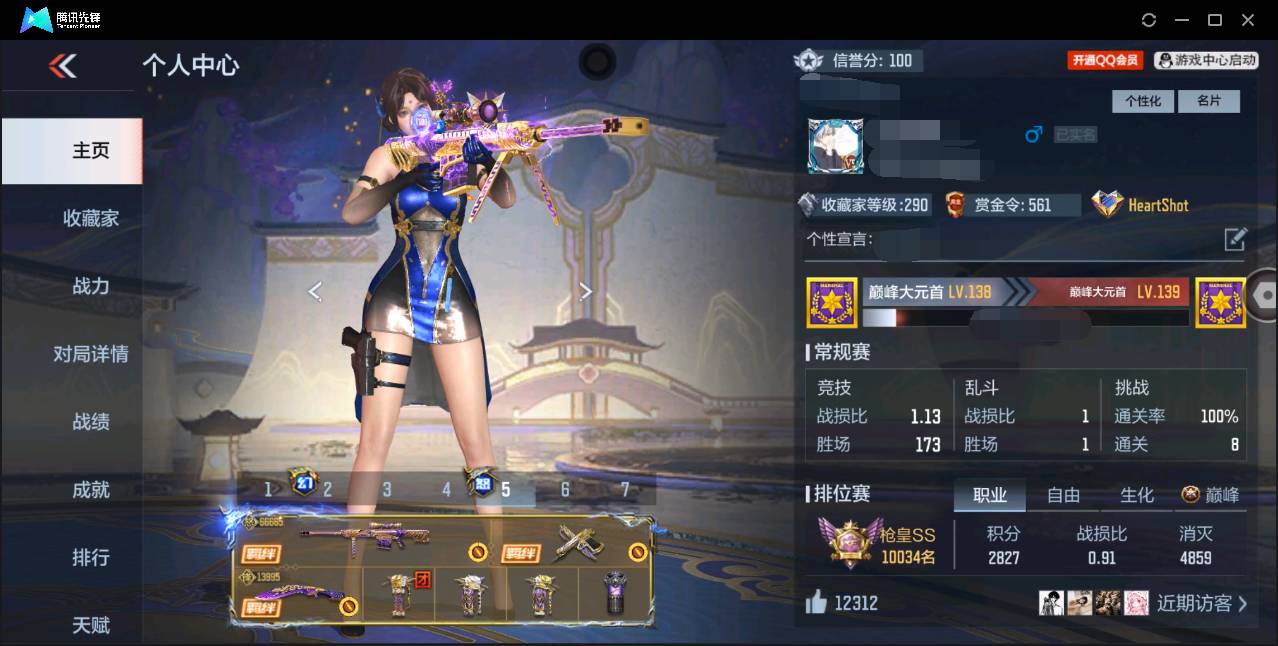Go back using the double-arrow button
Image resolution: width=1278 pixels, height=646 pixels.
coord(62,66)
